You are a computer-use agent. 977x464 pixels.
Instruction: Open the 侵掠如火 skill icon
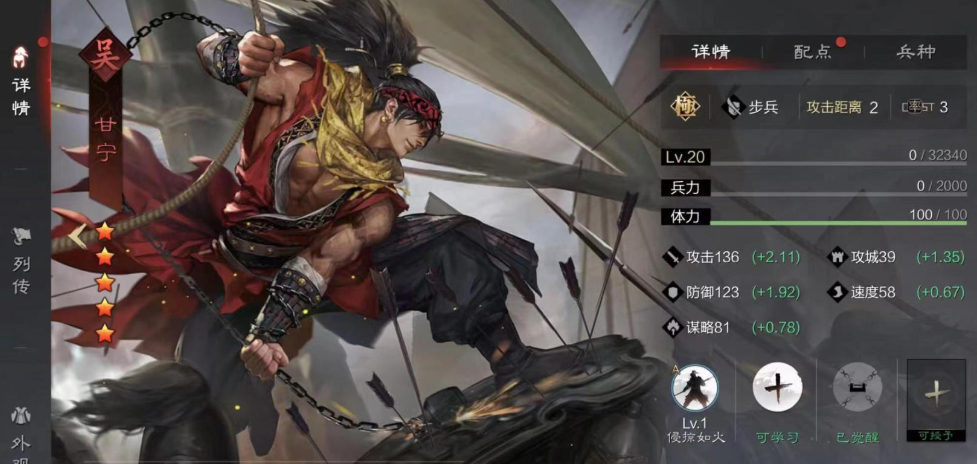(695, 390)
